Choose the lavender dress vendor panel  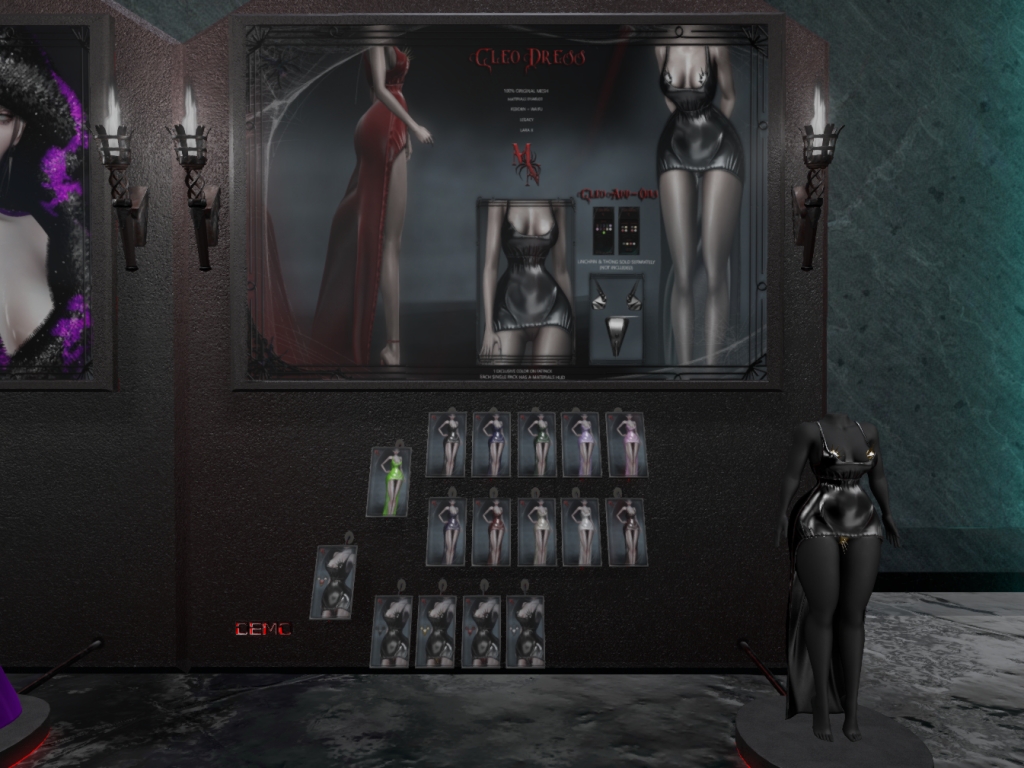point(583,445)
